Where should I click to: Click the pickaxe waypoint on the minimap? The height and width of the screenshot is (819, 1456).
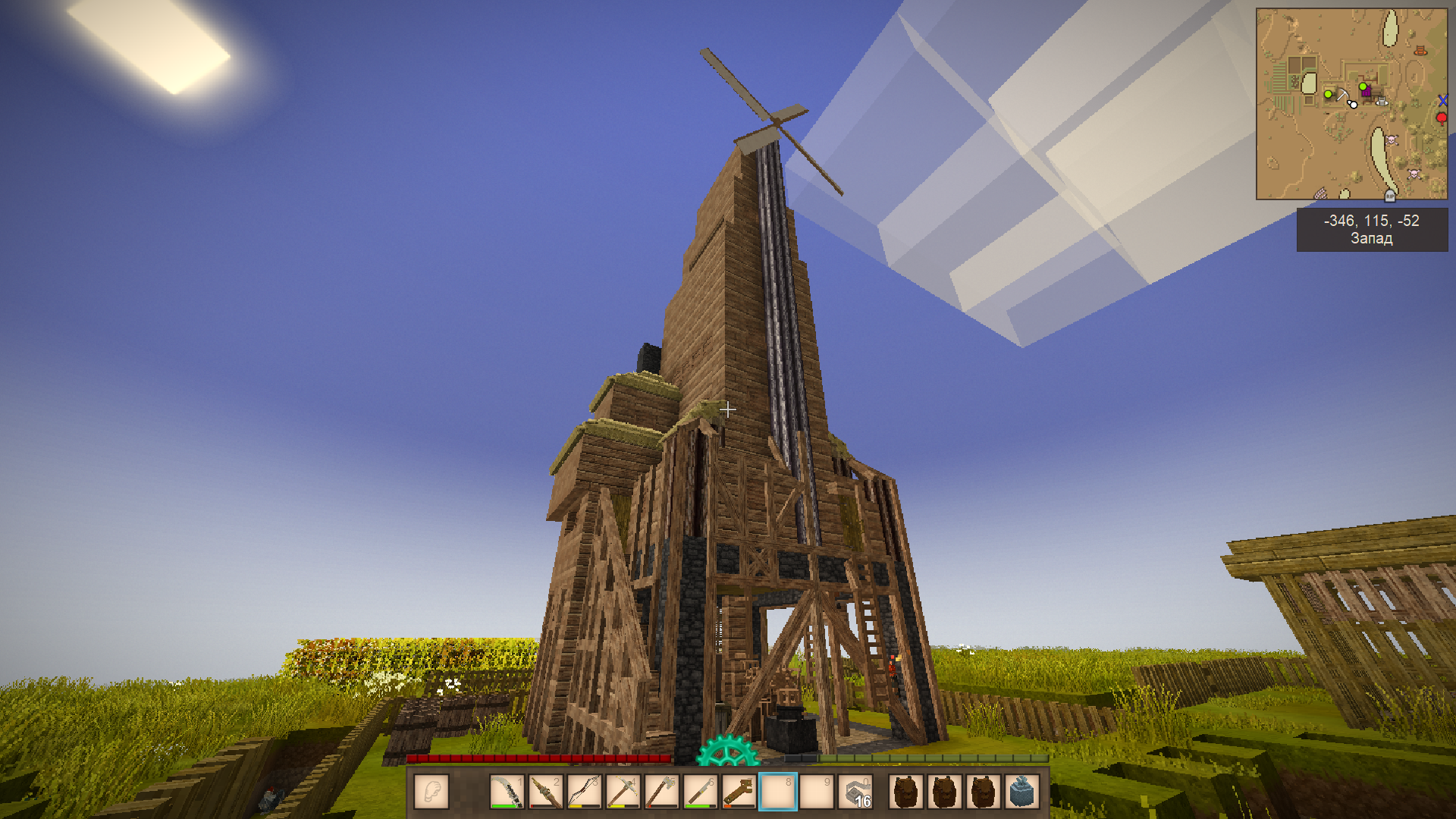pyautogui.click(x=1342, y=94)
